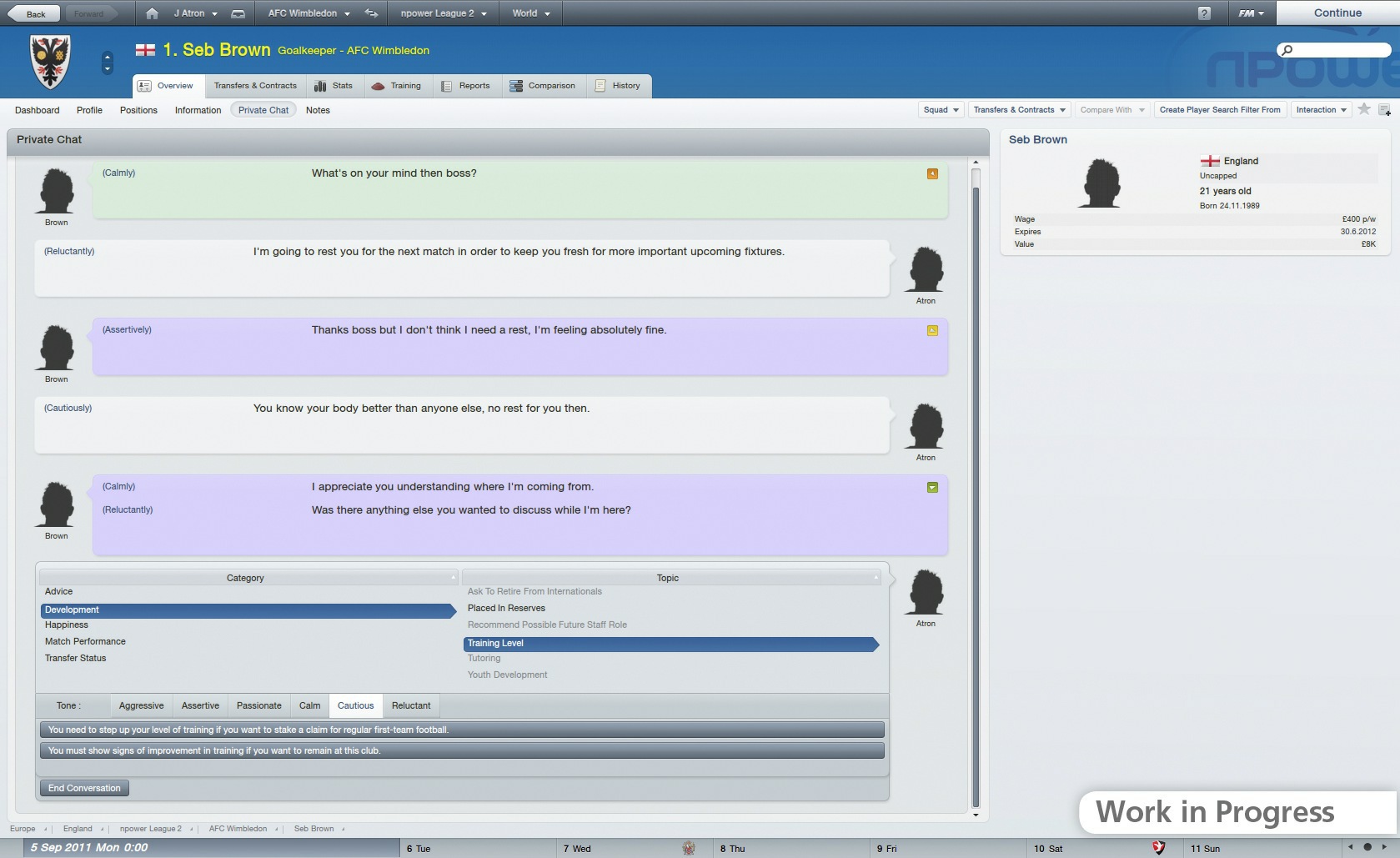Image resolution: width=1400 pixels, height=858 pixels.
Task: Select the Reluctant tone option
Action: (x=411, y=705)
